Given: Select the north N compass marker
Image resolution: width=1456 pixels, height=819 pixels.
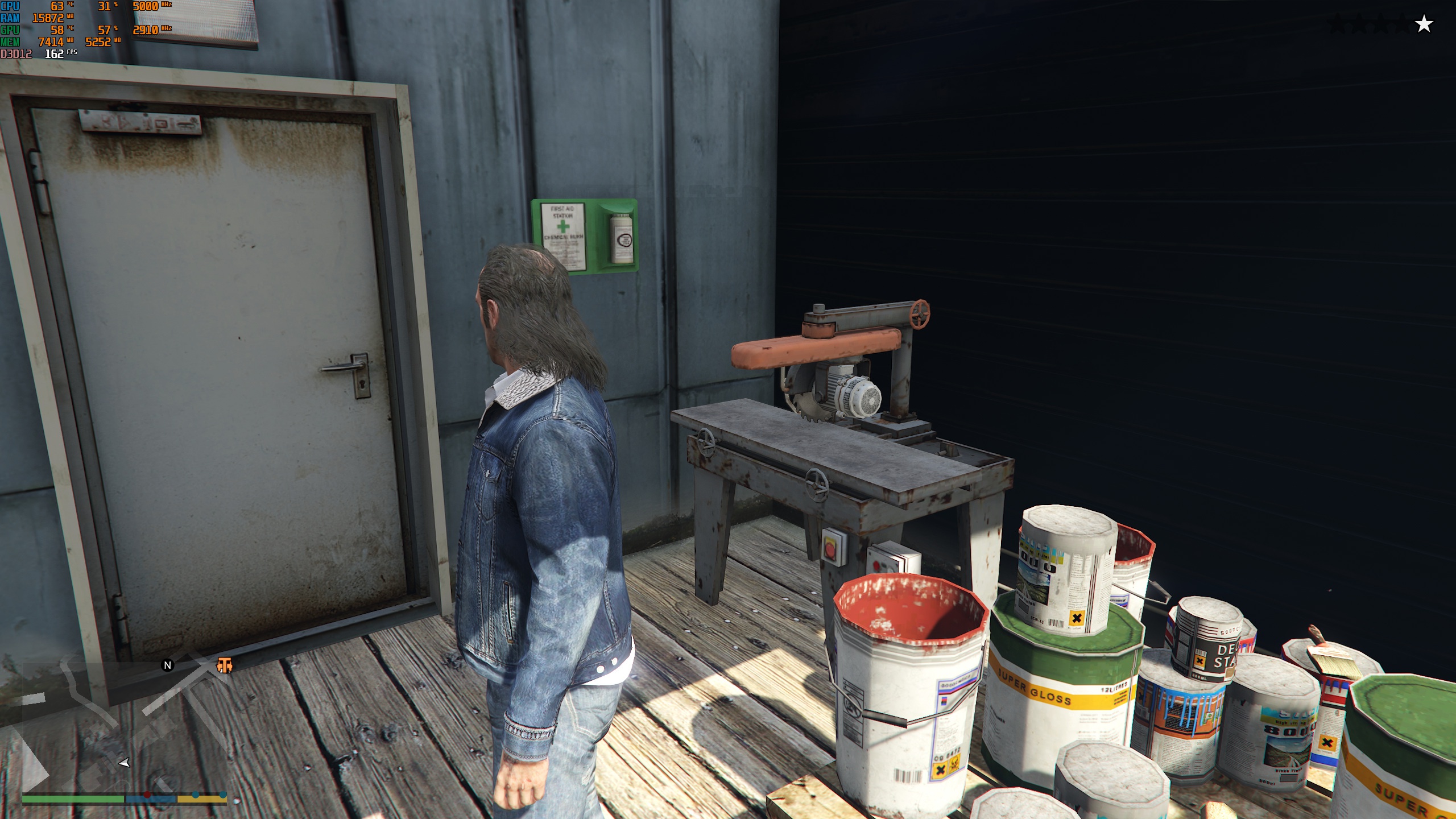Looking at the screenshot, I should pos(167,665).
